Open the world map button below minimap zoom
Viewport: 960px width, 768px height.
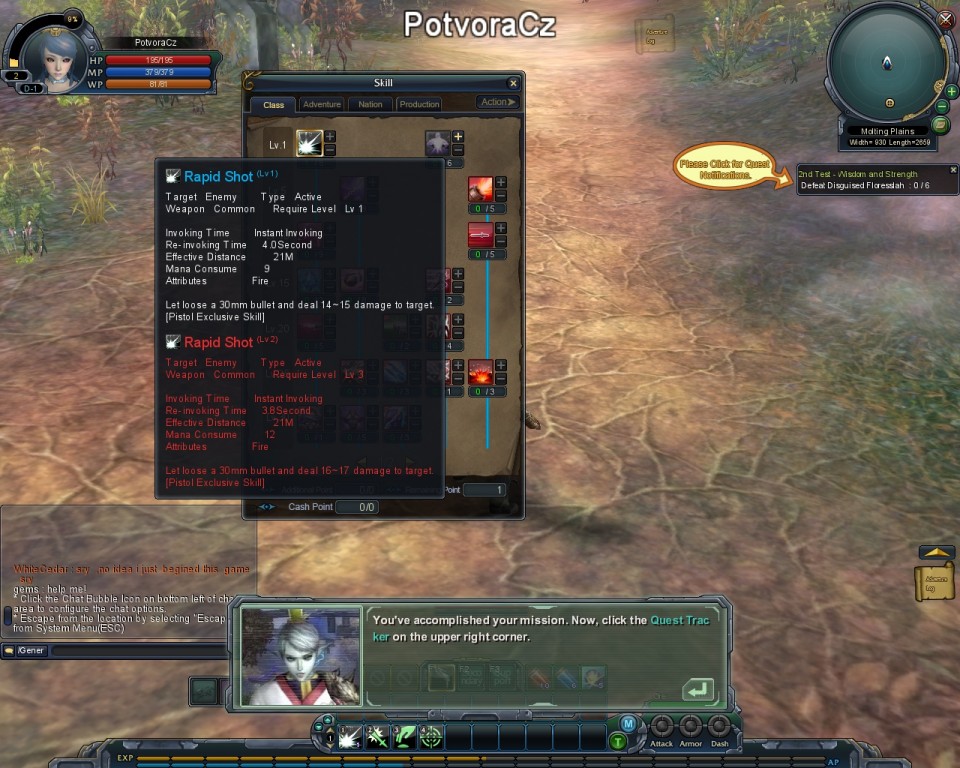click(940, 125)
